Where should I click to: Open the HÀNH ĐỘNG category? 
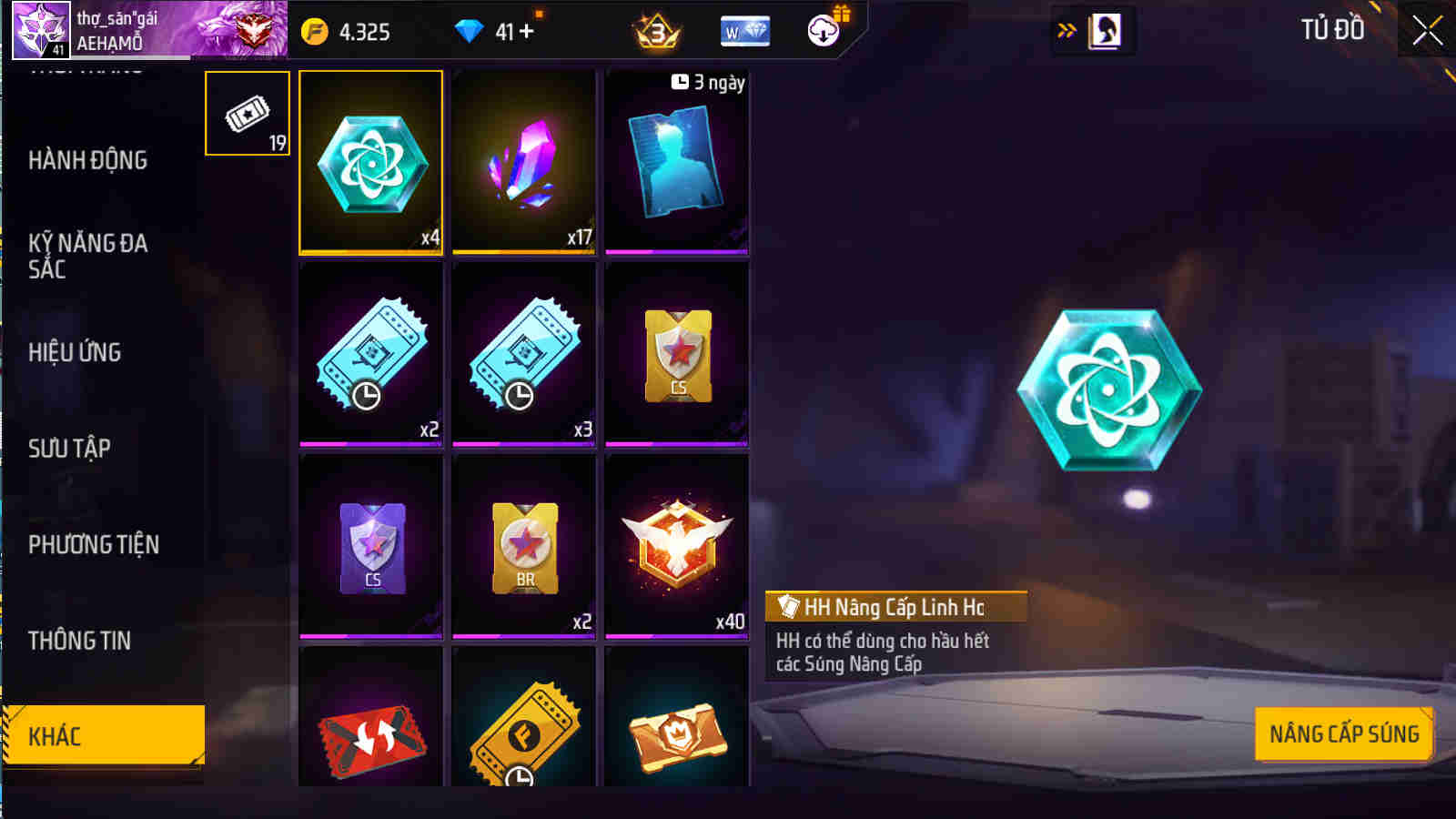[x=88, y=160]
